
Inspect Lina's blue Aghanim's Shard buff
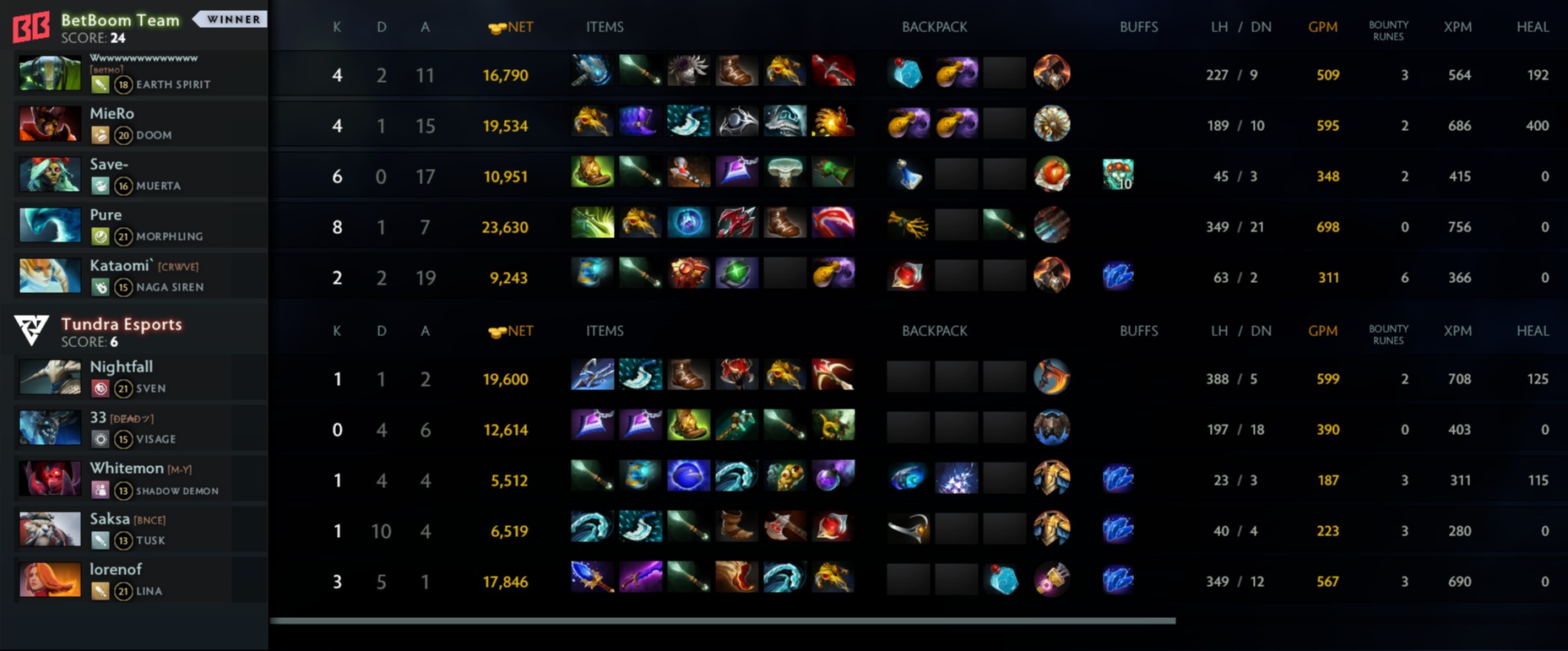coord(1118,580)
